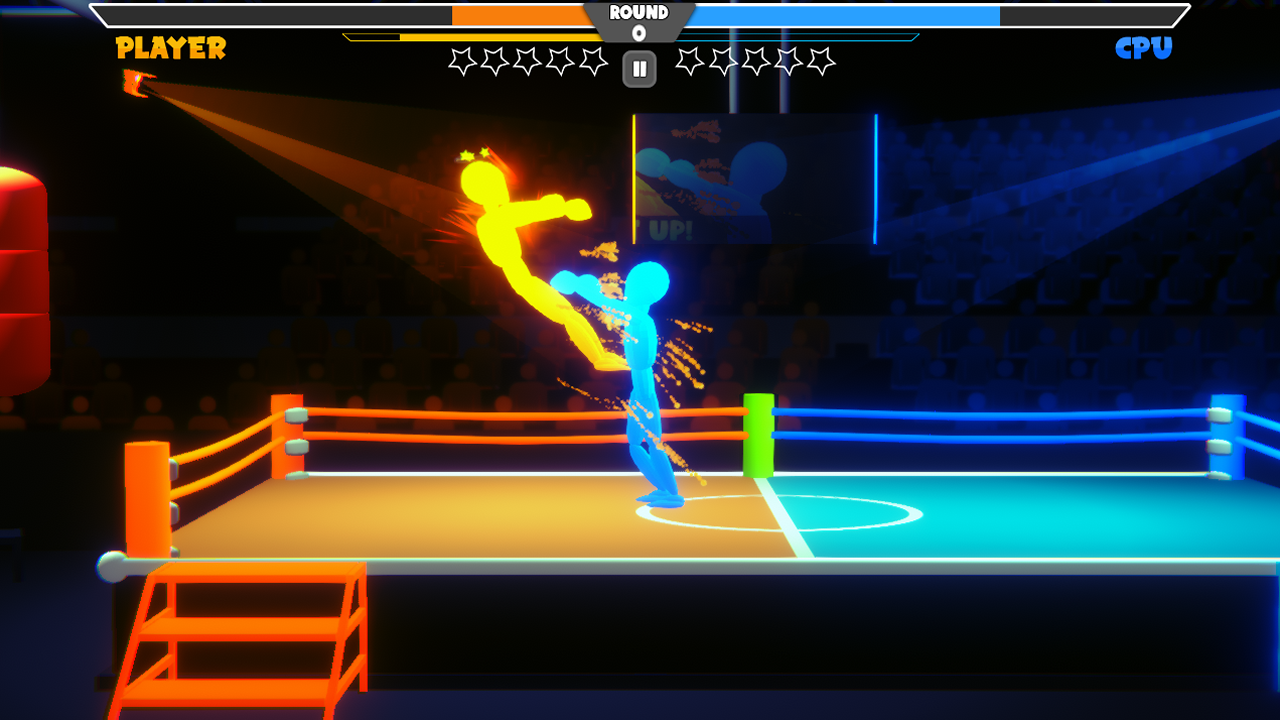1280x720 pixels.
Task: Select the first star on the CPU rating row
Action: [692, 62]
